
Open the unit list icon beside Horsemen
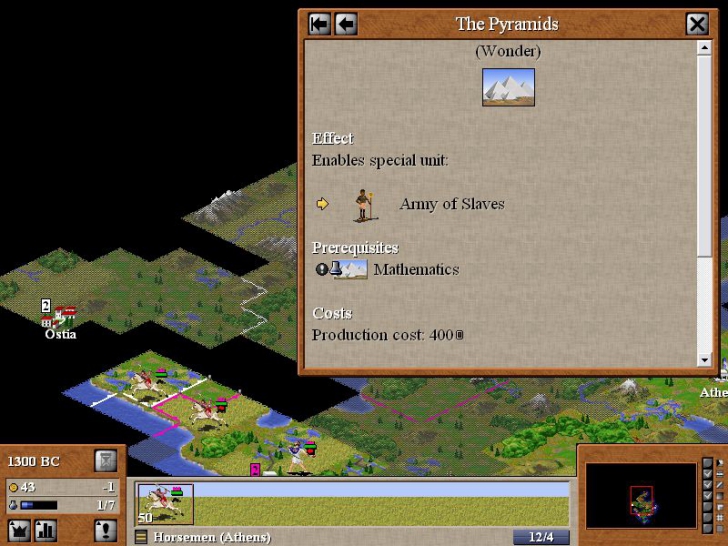pos(141,538)
